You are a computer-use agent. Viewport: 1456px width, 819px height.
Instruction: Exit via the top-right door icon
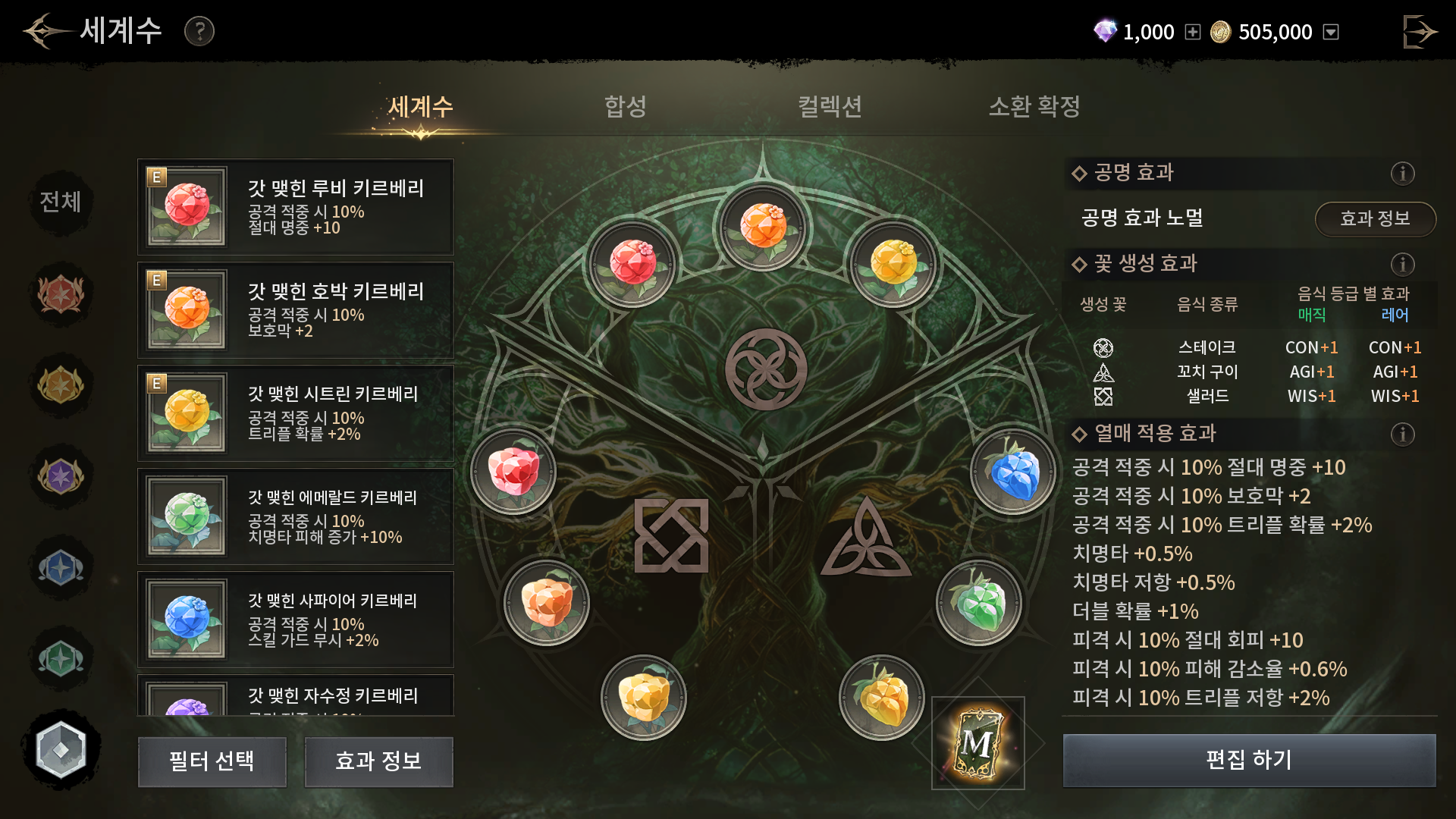1419,32
